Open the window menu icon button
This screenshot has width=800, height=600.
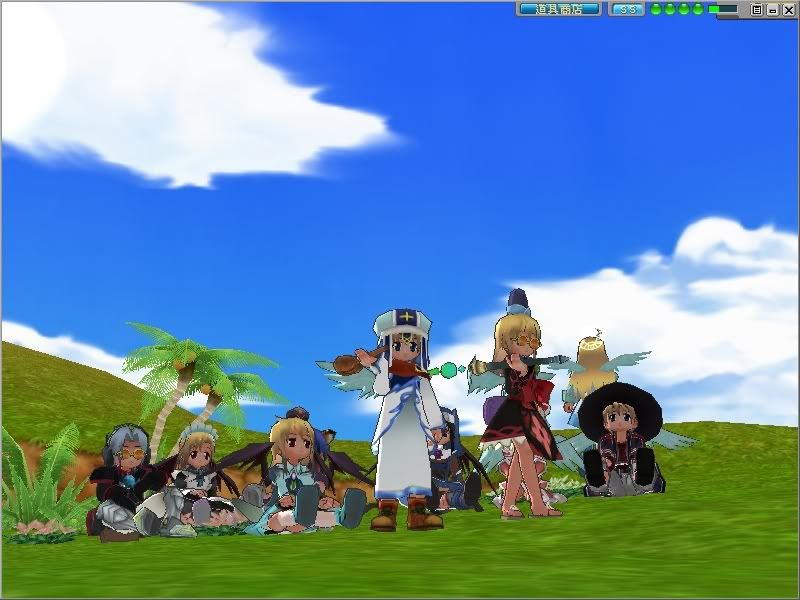[x=757, y=9]
